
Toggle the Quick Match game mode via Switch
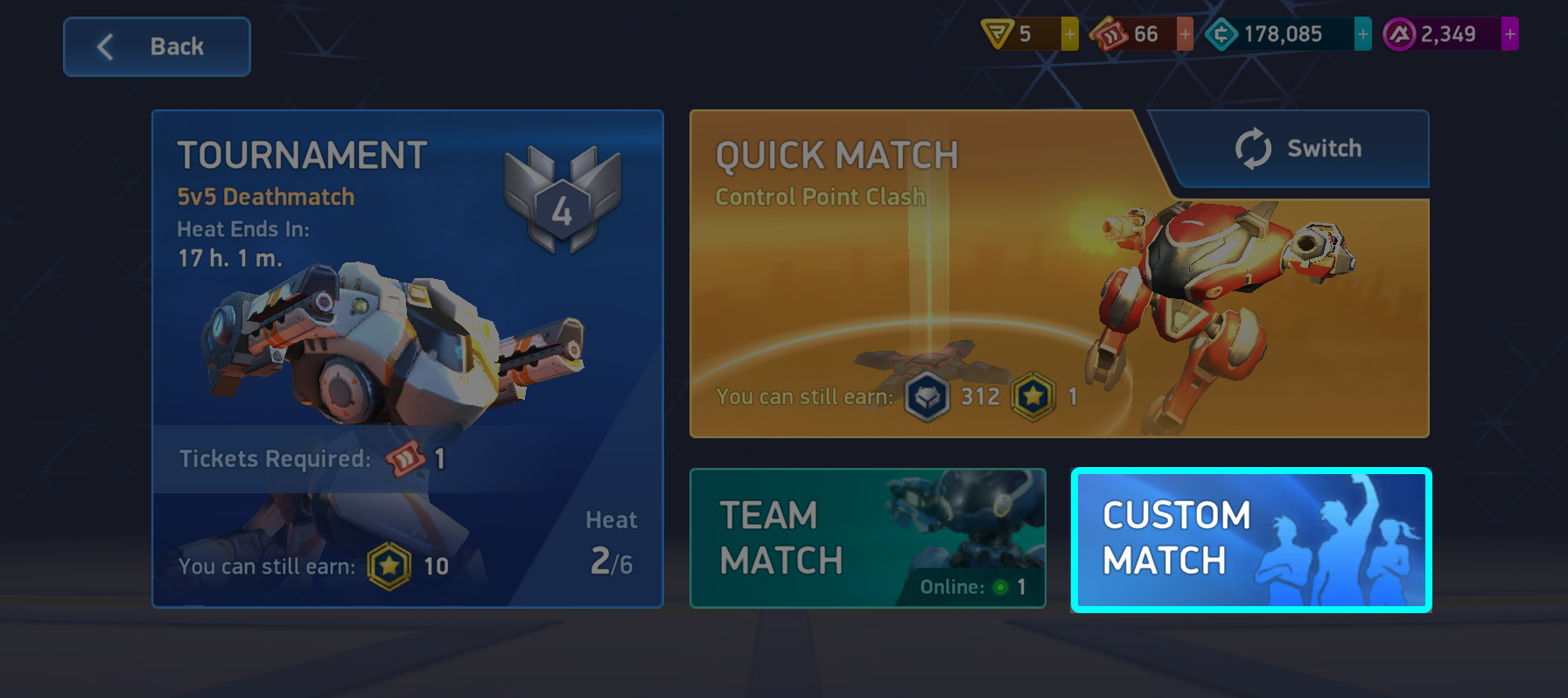pos(1296,149)
